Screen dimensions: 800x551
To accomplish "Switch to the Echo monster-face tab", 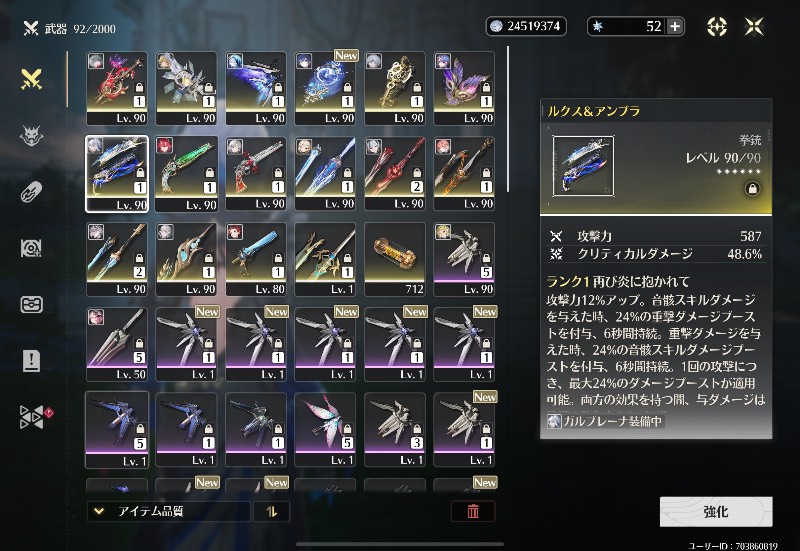I will pos(31,137).
